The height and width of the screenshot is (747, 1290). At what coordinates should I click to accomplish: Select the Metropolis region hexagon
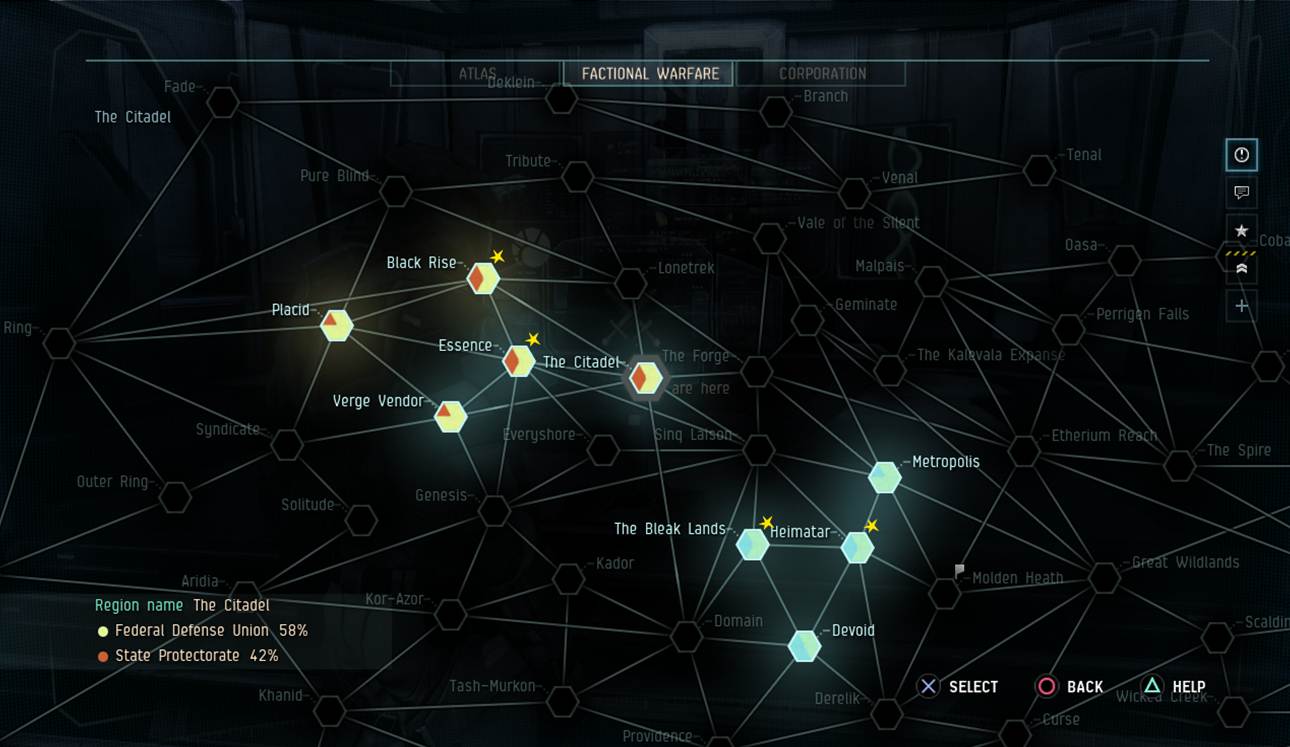coord(884,477)
